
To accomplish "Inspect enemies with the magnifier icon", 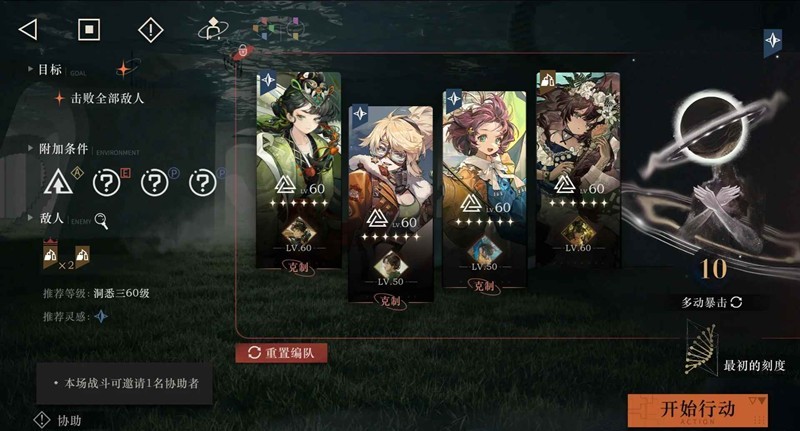I will click(101, 221).
